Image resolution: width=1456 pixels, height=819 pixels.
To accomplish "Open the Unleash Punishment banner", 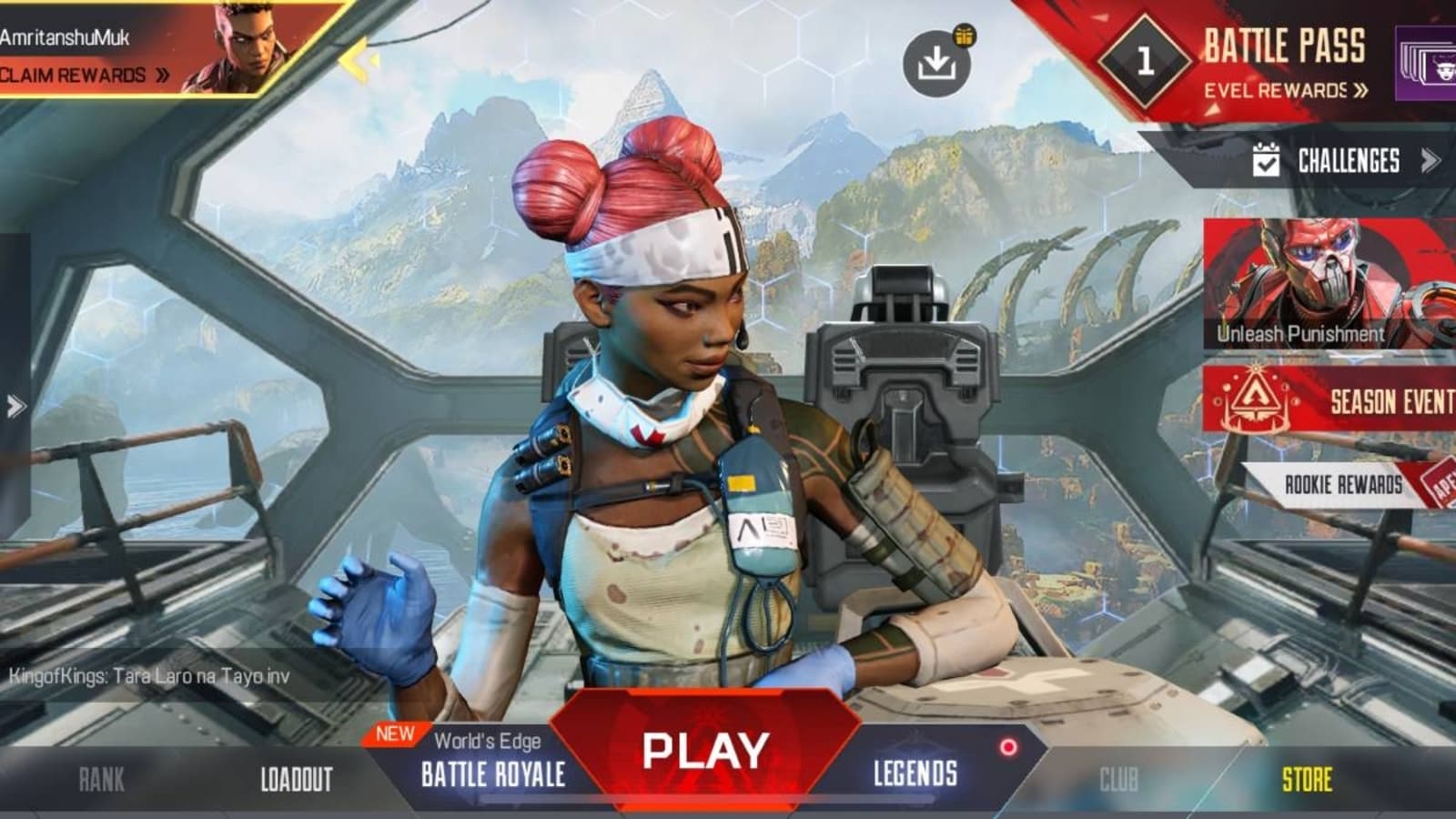I will coord(1327,284).
